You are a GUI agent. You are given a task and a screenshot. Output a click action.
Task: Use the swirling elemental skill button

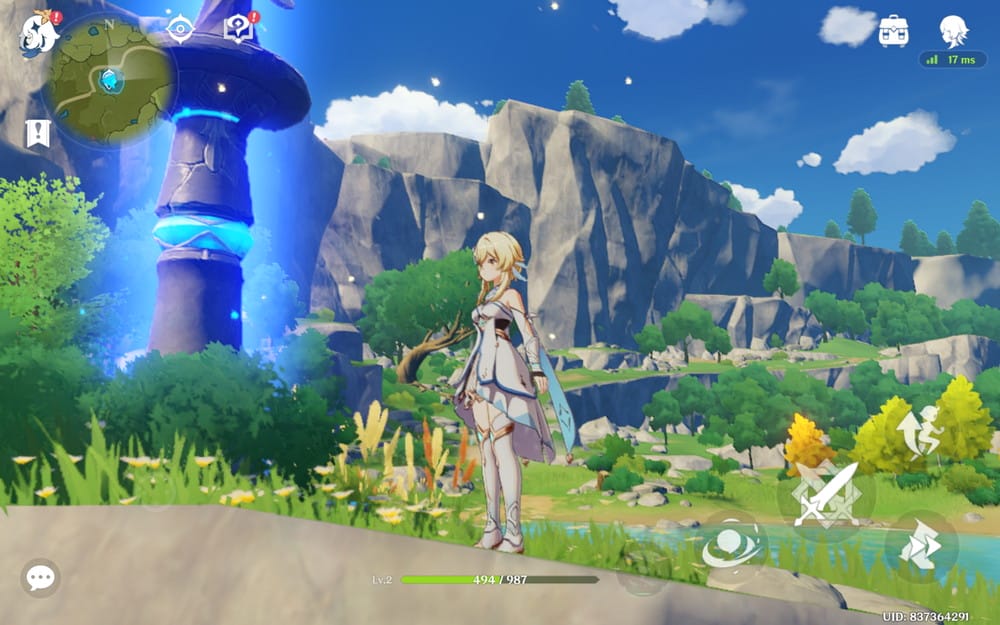731,546
